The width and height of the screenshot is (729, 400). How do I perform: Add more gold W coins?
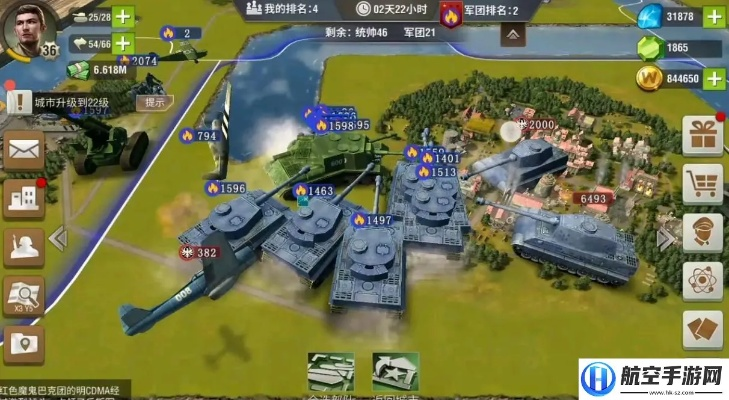pos(714,78)
